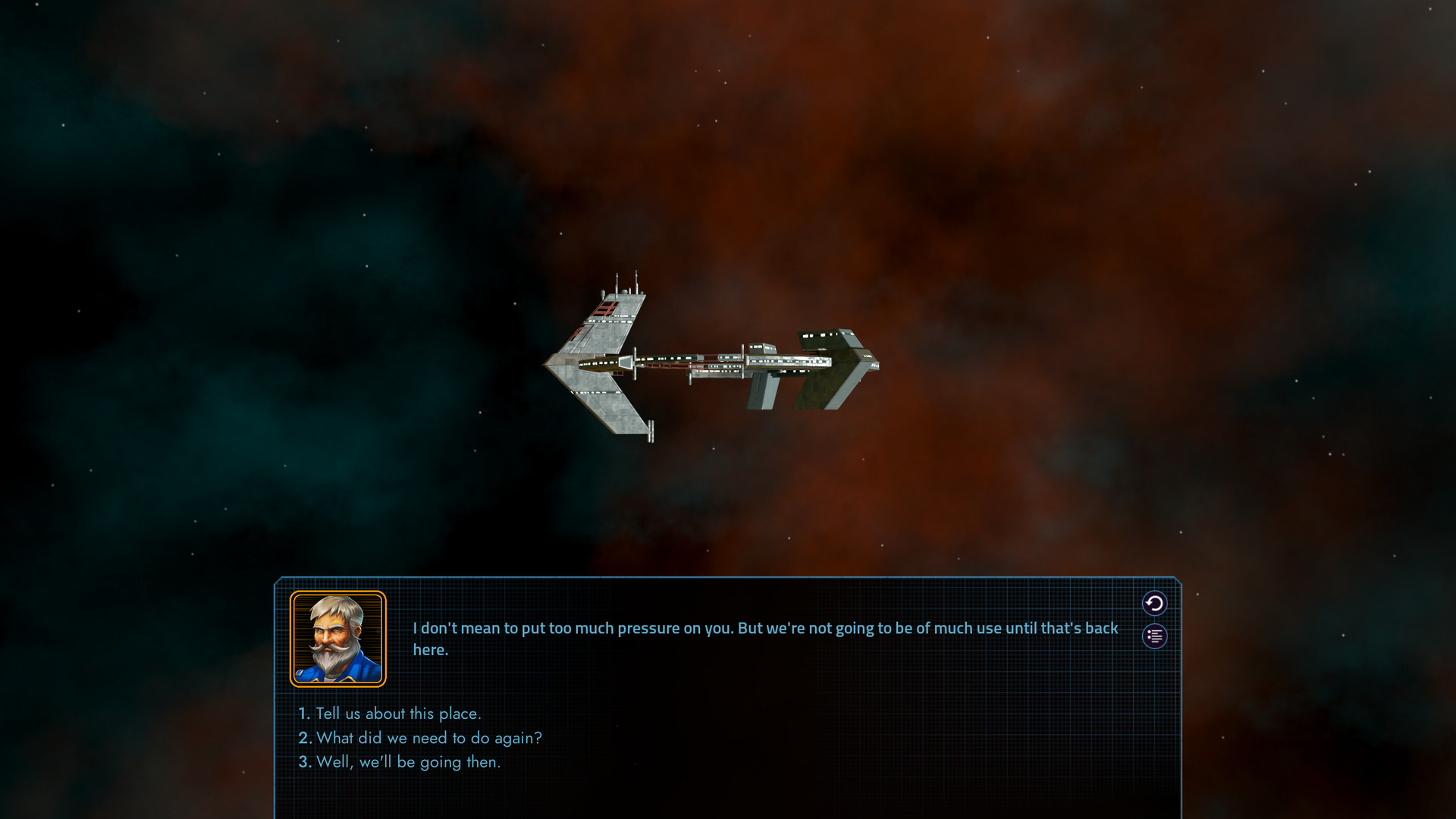Select dialogue option 'Tell us about this place.'
The width and height of the screenshot is (1456, 819).
coord(400,714)
